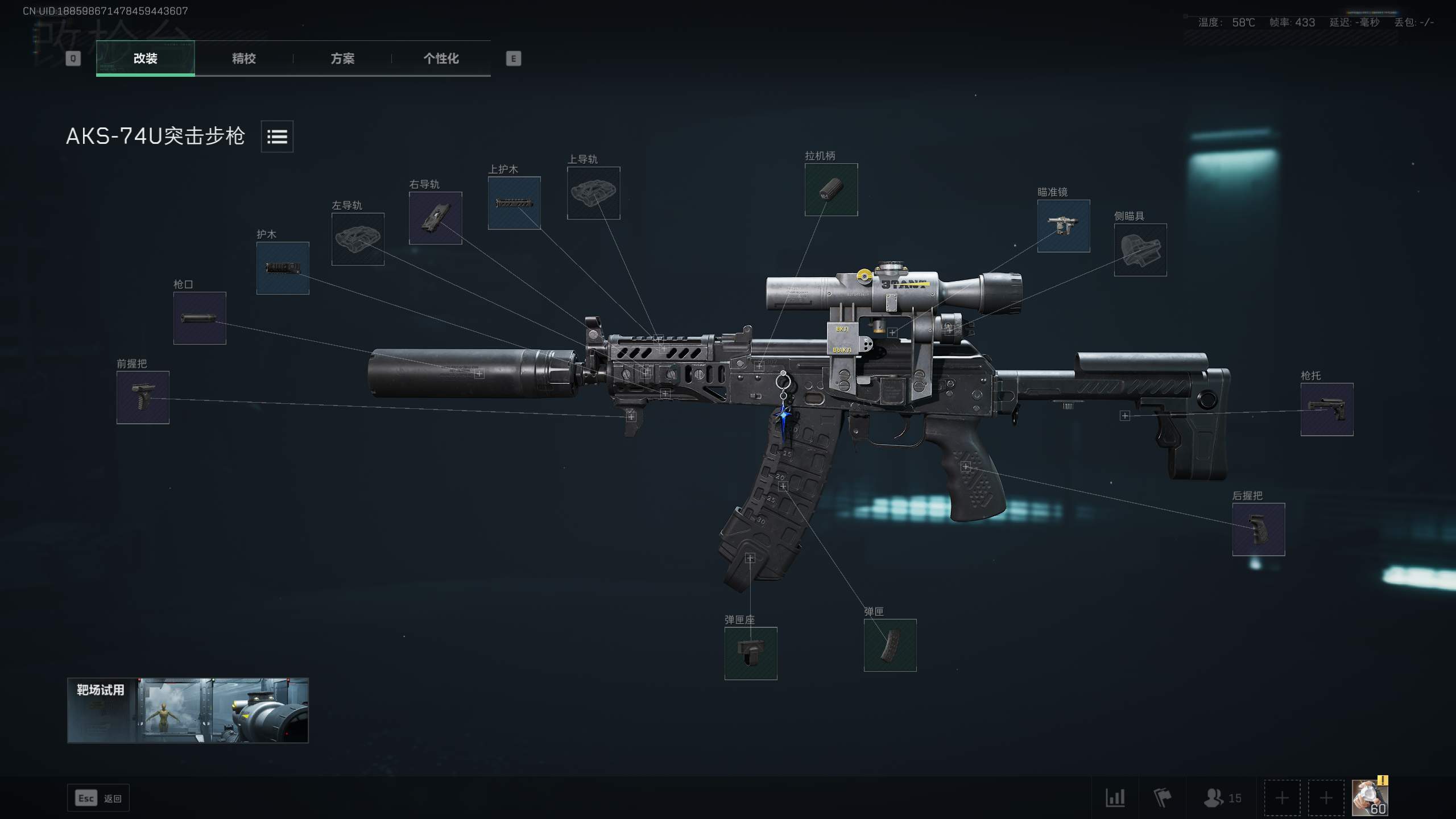Switch to the 精校 tab
The width and height of the screenshot is (1456, 819).
pos(243,59)
